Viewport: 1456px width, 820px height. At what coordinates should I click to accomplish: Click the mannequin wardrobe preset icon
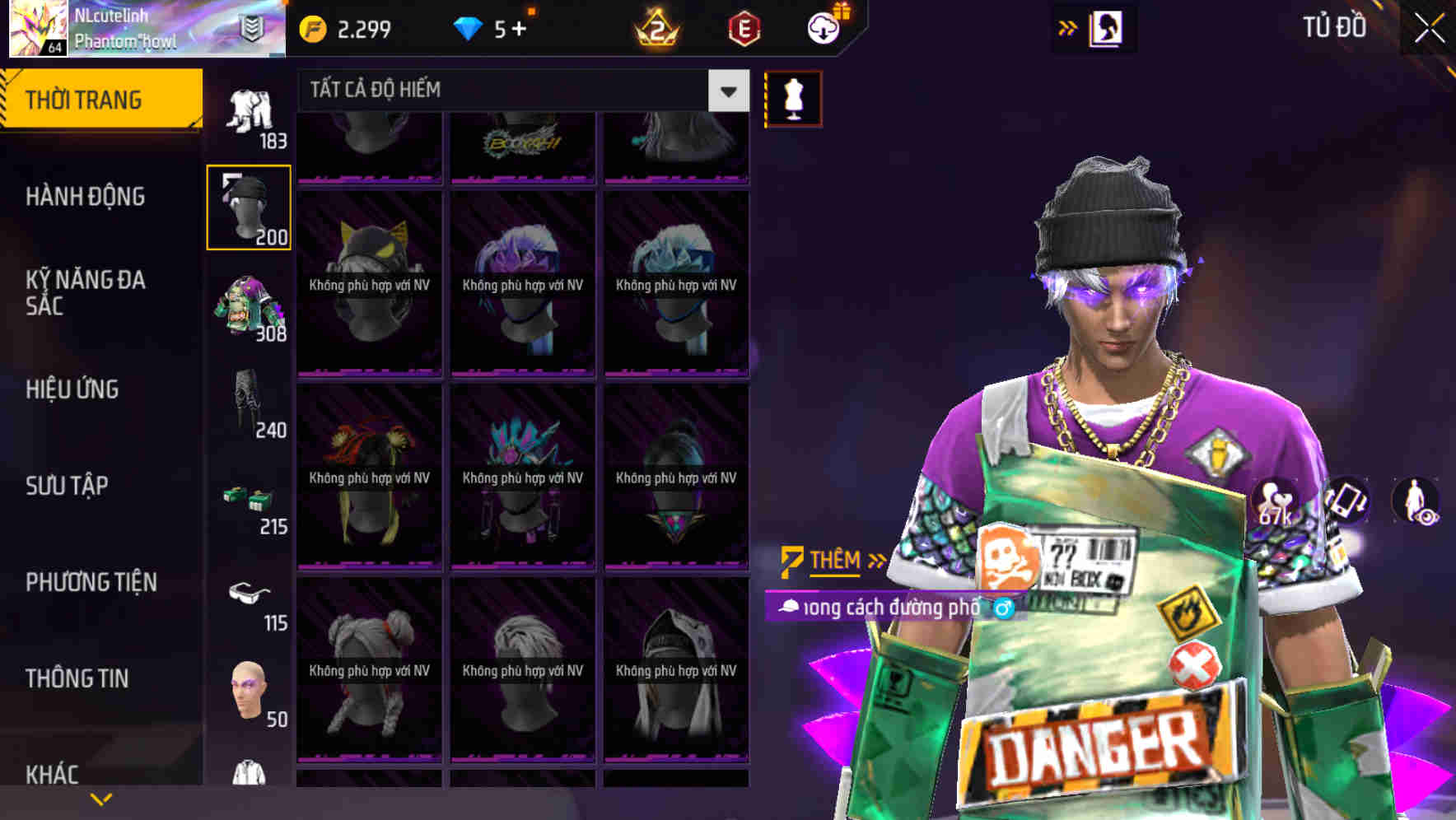click(793, 97)
